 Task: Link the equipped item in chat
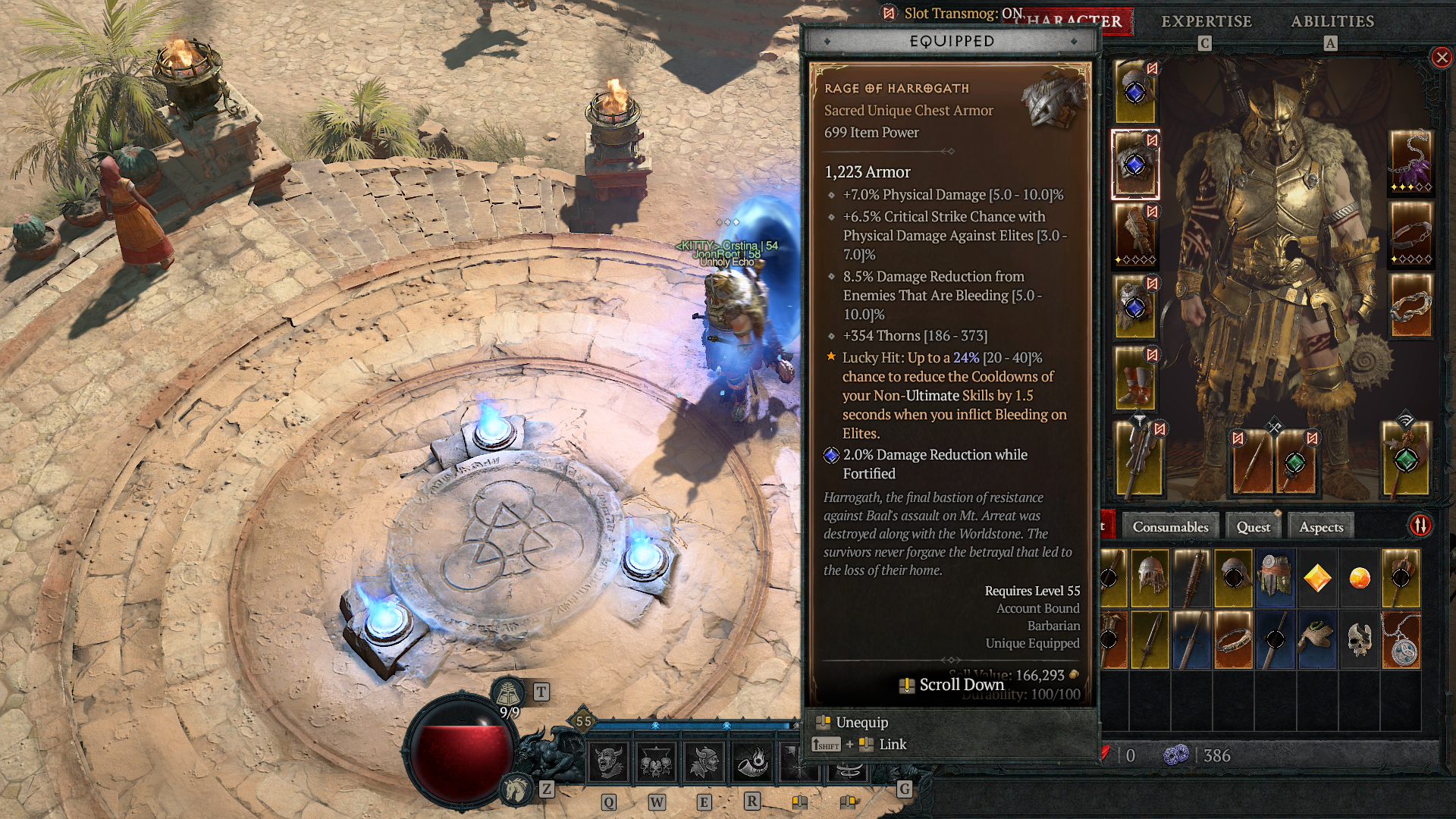coord(893,744)
